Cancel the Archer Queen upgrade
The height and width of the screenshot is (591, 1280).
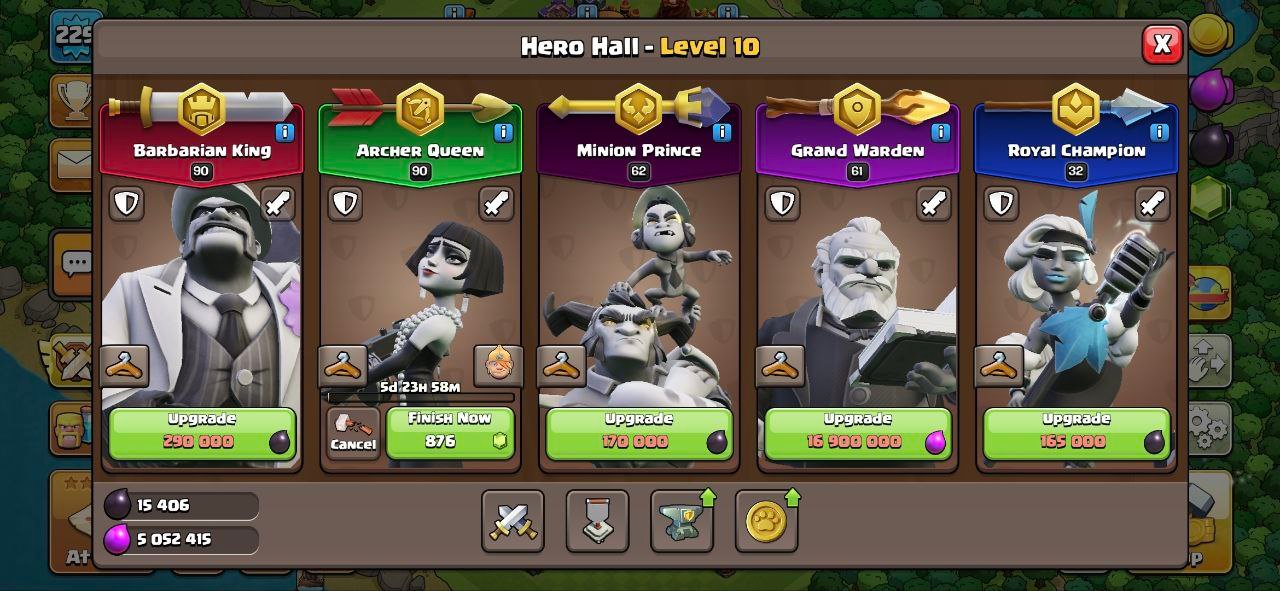tap(353, 433)
